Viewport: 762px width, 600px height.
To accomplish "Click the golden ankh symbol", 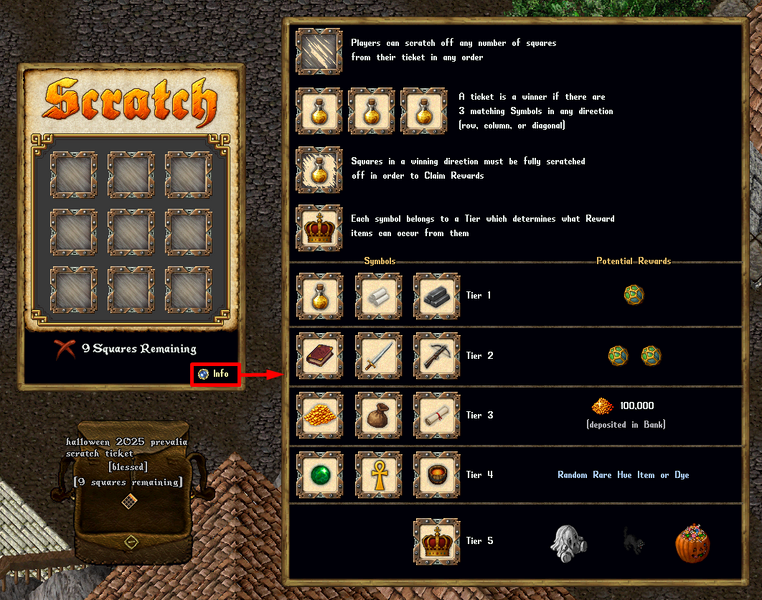I will click(x=378, y=475).
